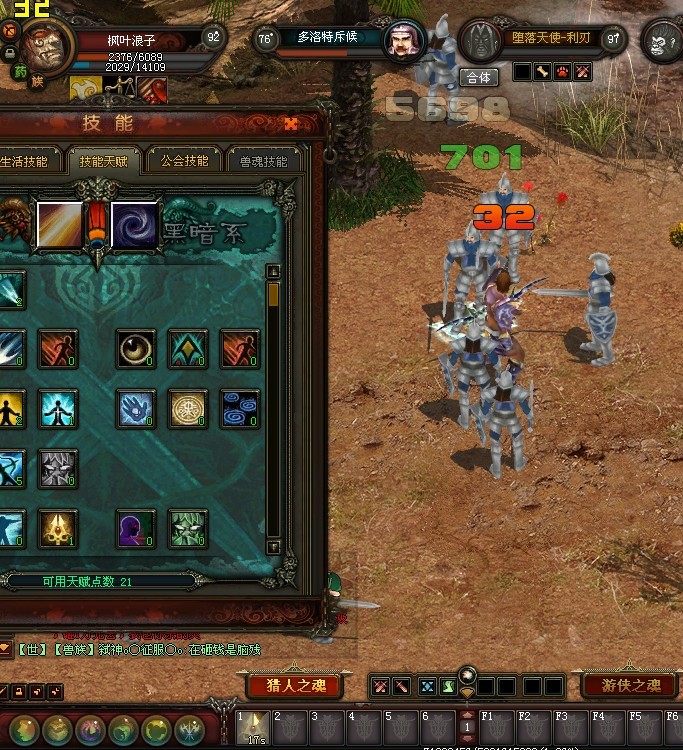
Task: Select the green demon face talent
Action: tap(187, 529)
